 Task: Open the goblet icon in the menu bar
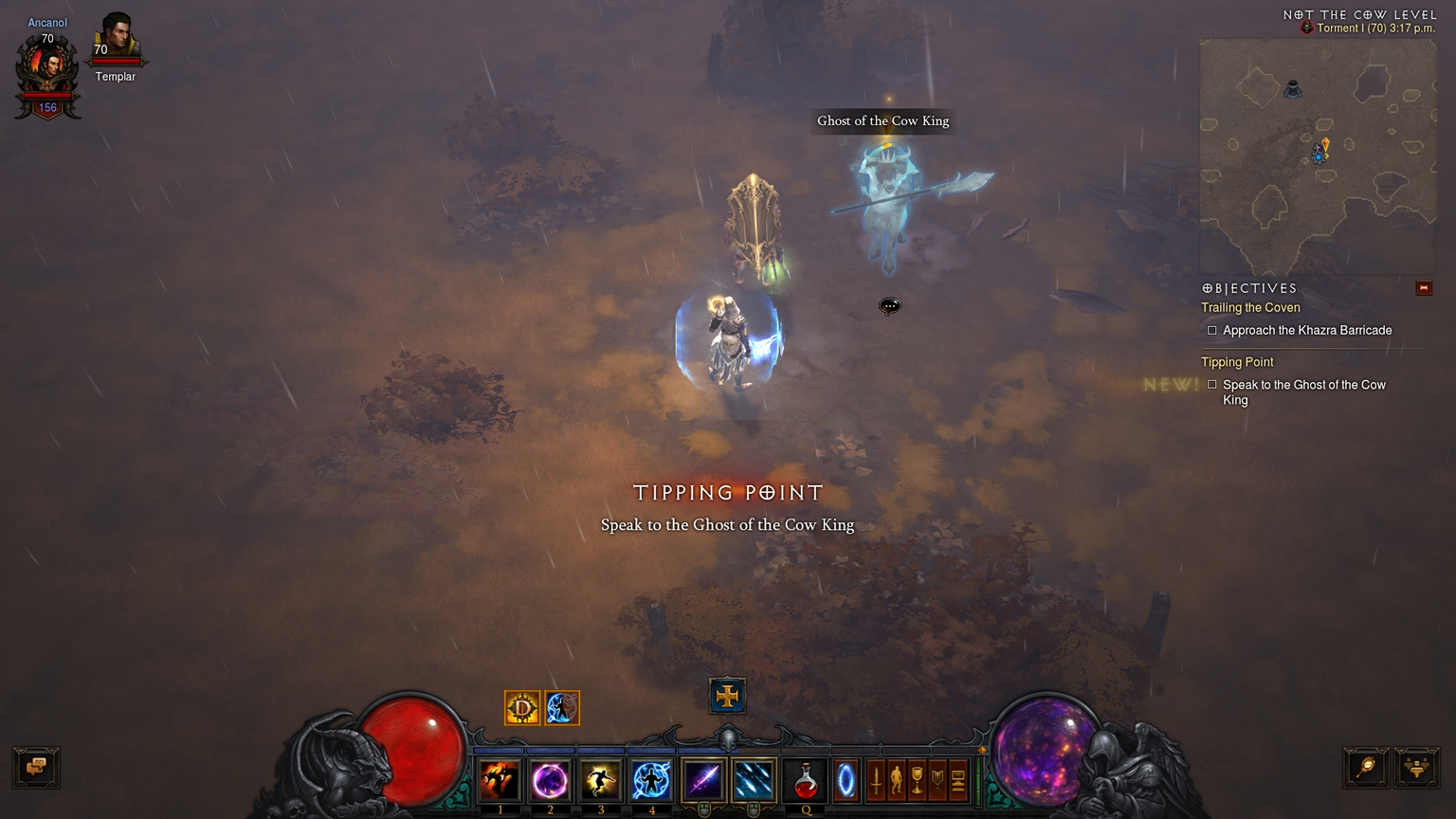[x=917, y=780]
